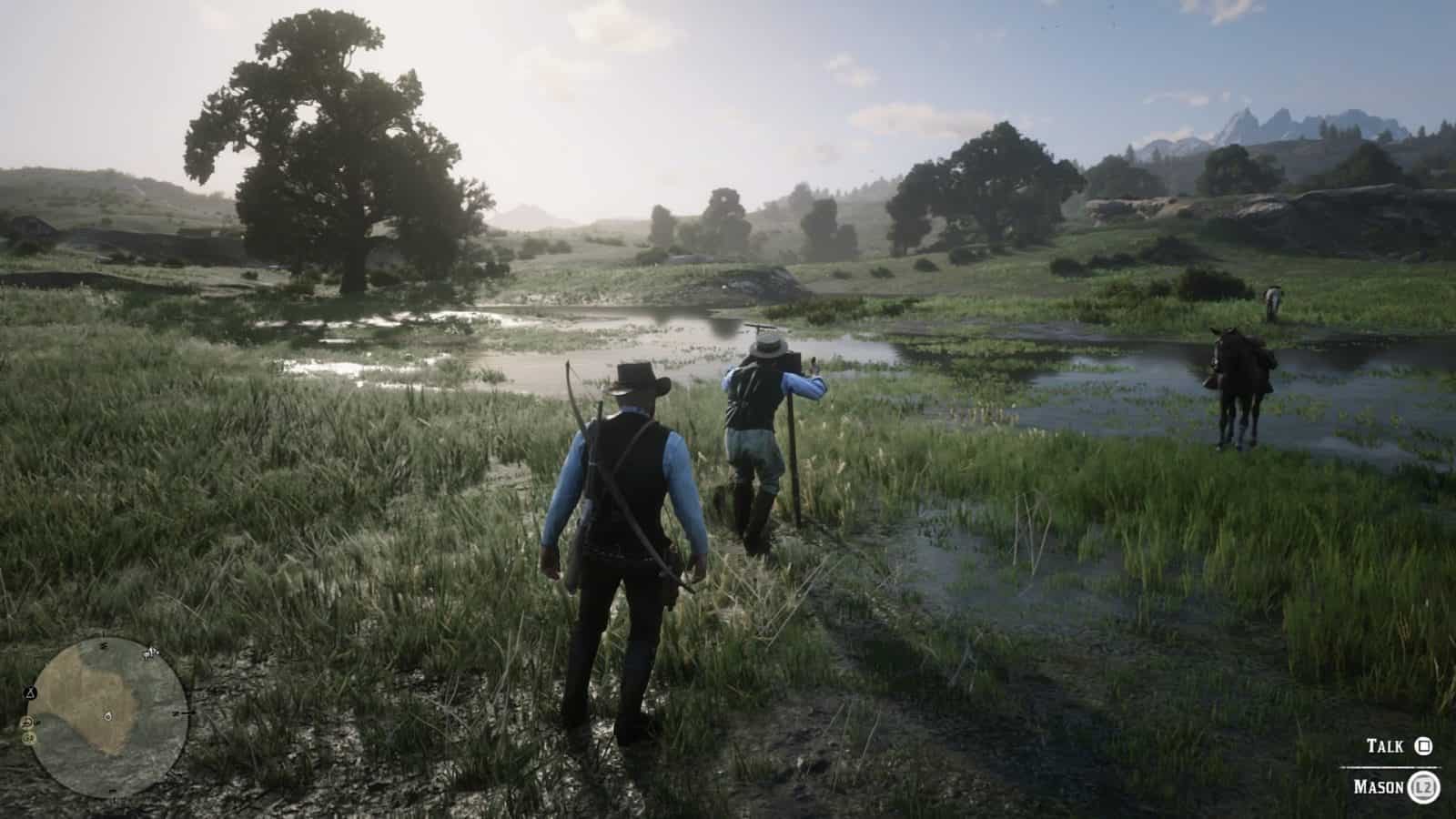Screen dimensions: 1456x819
Task: Toggle the Mason greeting prompt
Action: (x=1397, y=785)
